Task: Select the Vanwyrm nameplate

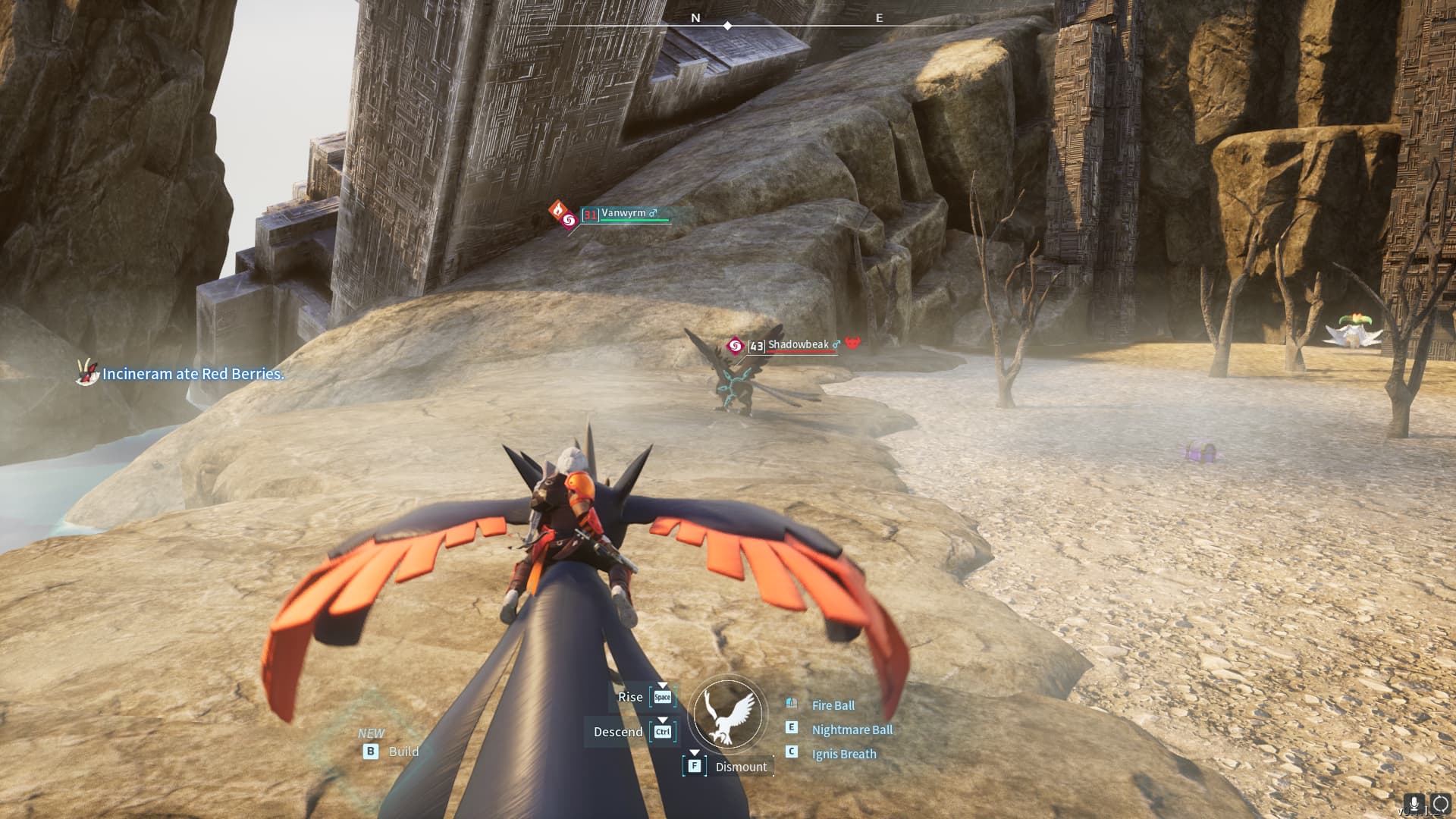Action: [x=624, y=214]
